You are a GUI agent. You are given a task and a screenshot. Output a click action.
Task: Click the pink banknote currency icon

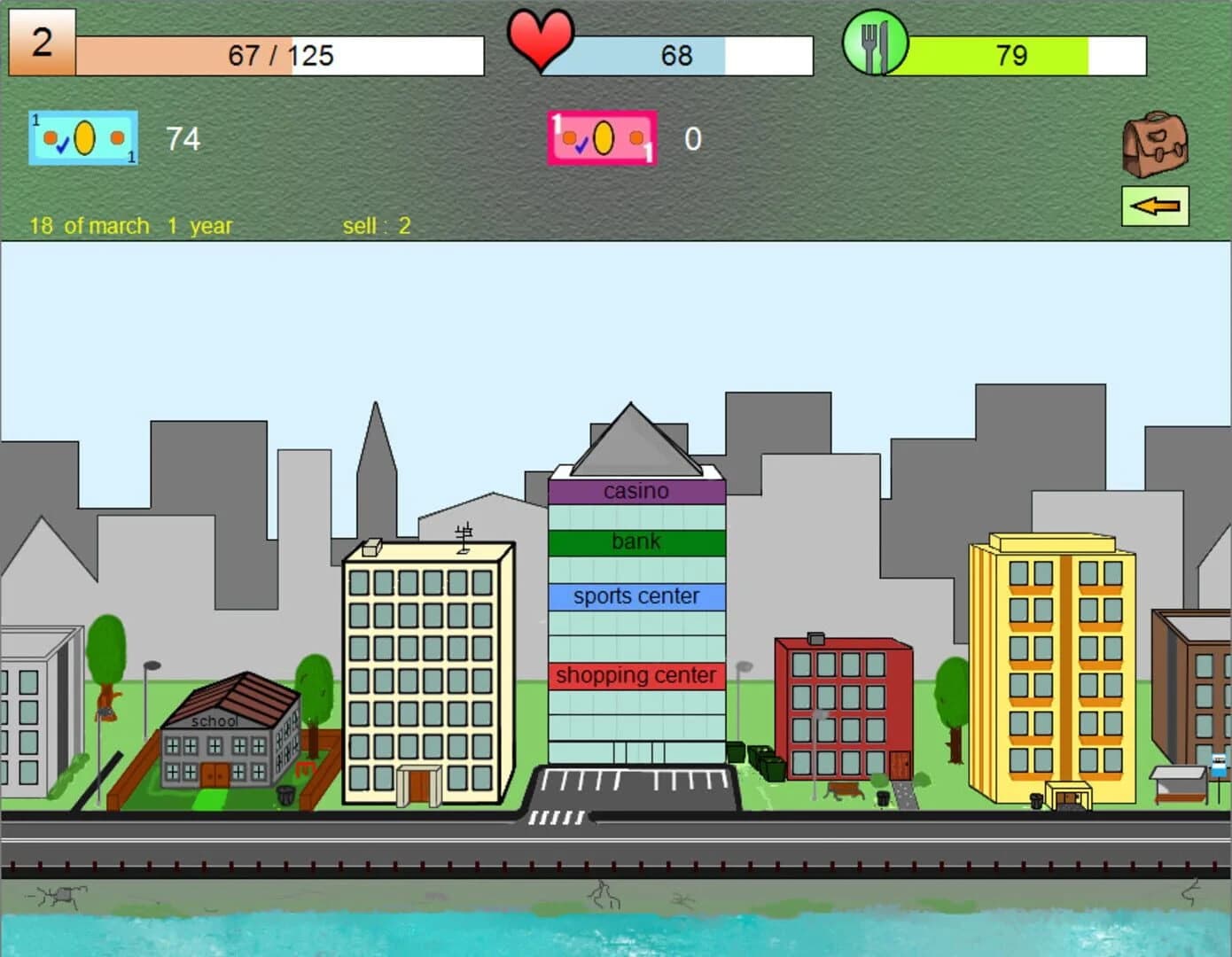click(x=602, y=138)
